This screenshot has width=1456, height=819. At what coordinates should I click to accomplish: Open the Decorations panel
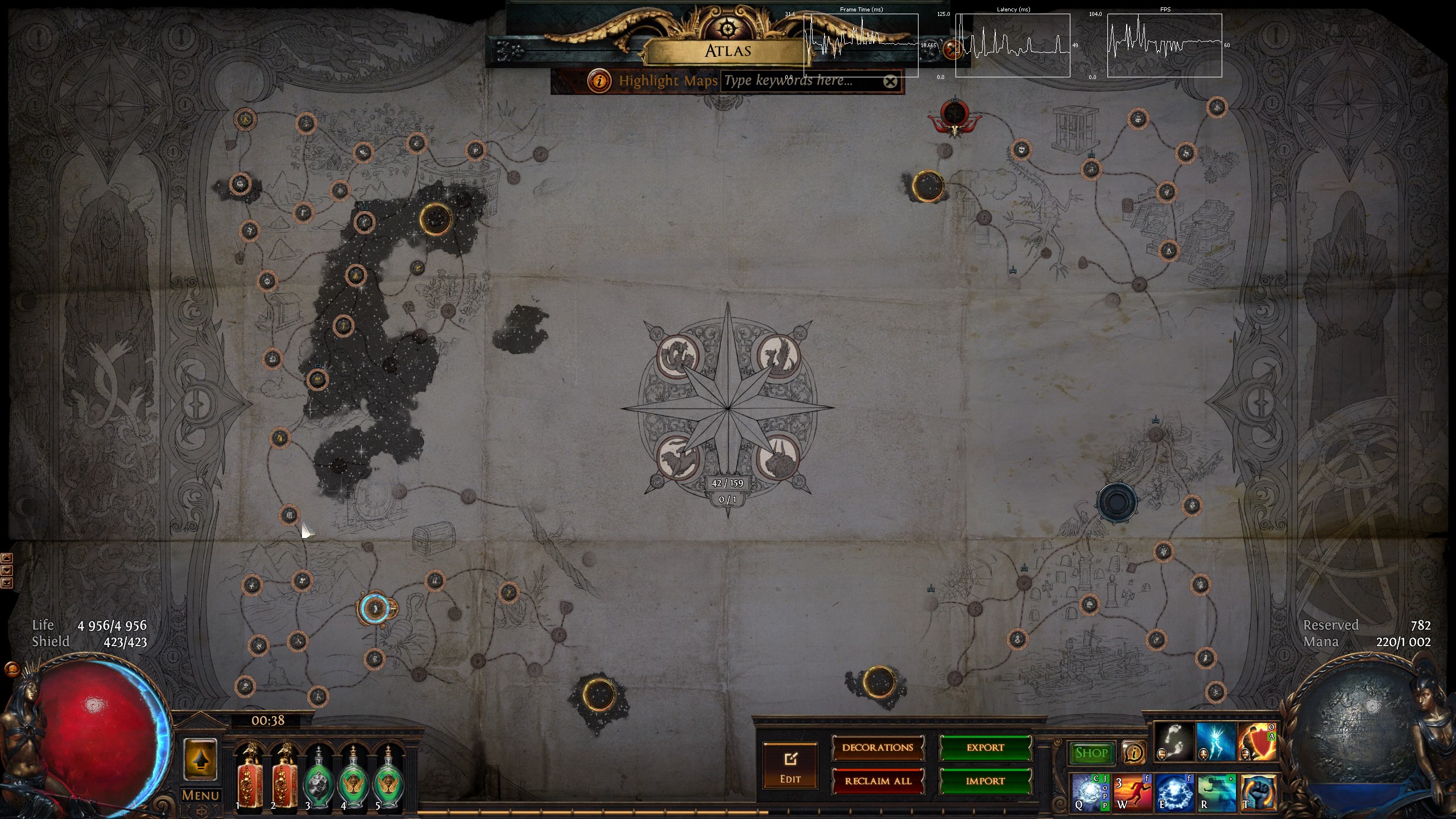click(x=878, y=748)
